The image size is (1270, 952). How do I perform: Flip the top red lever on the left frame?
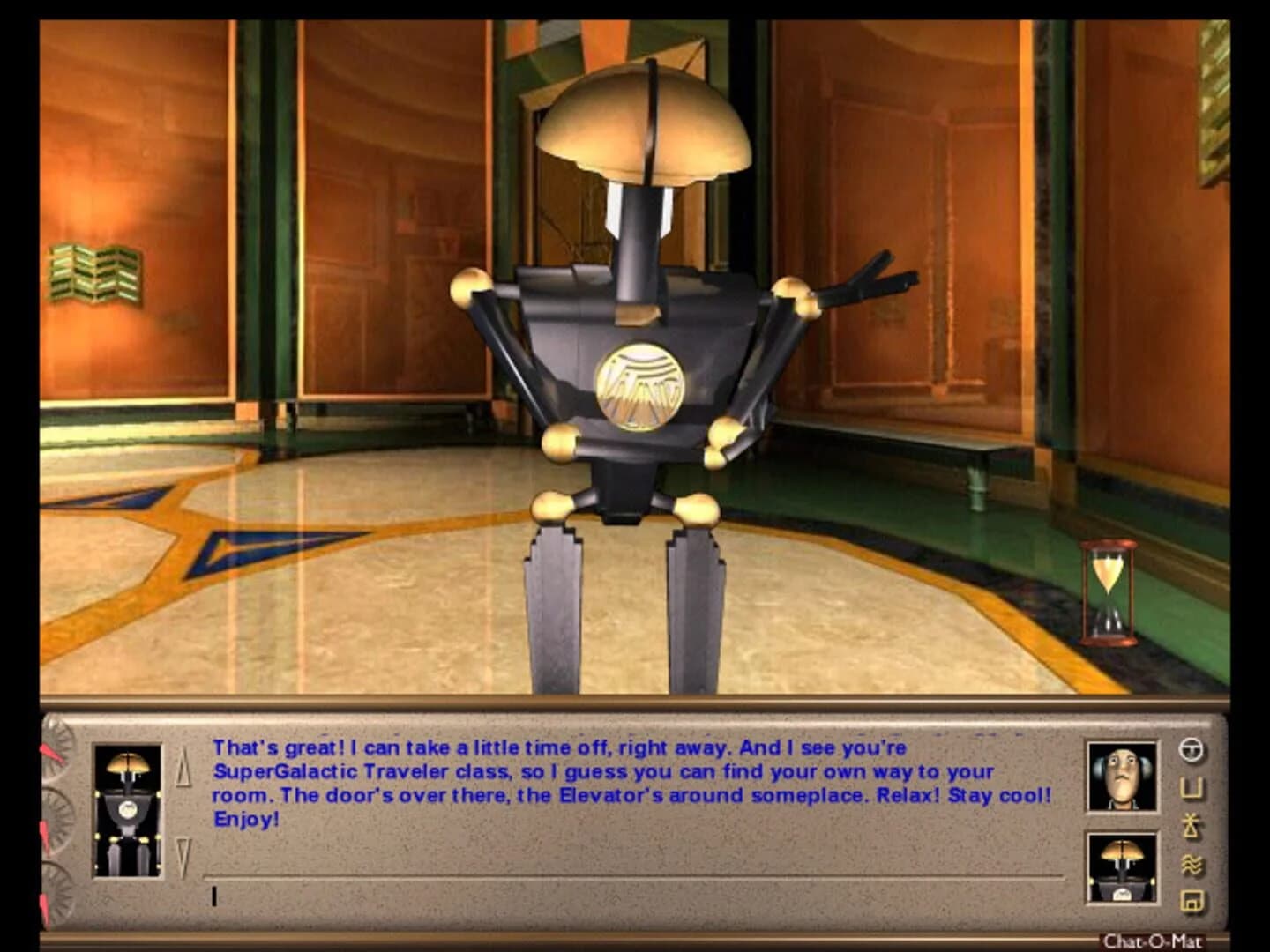click(x=51, y=751)
